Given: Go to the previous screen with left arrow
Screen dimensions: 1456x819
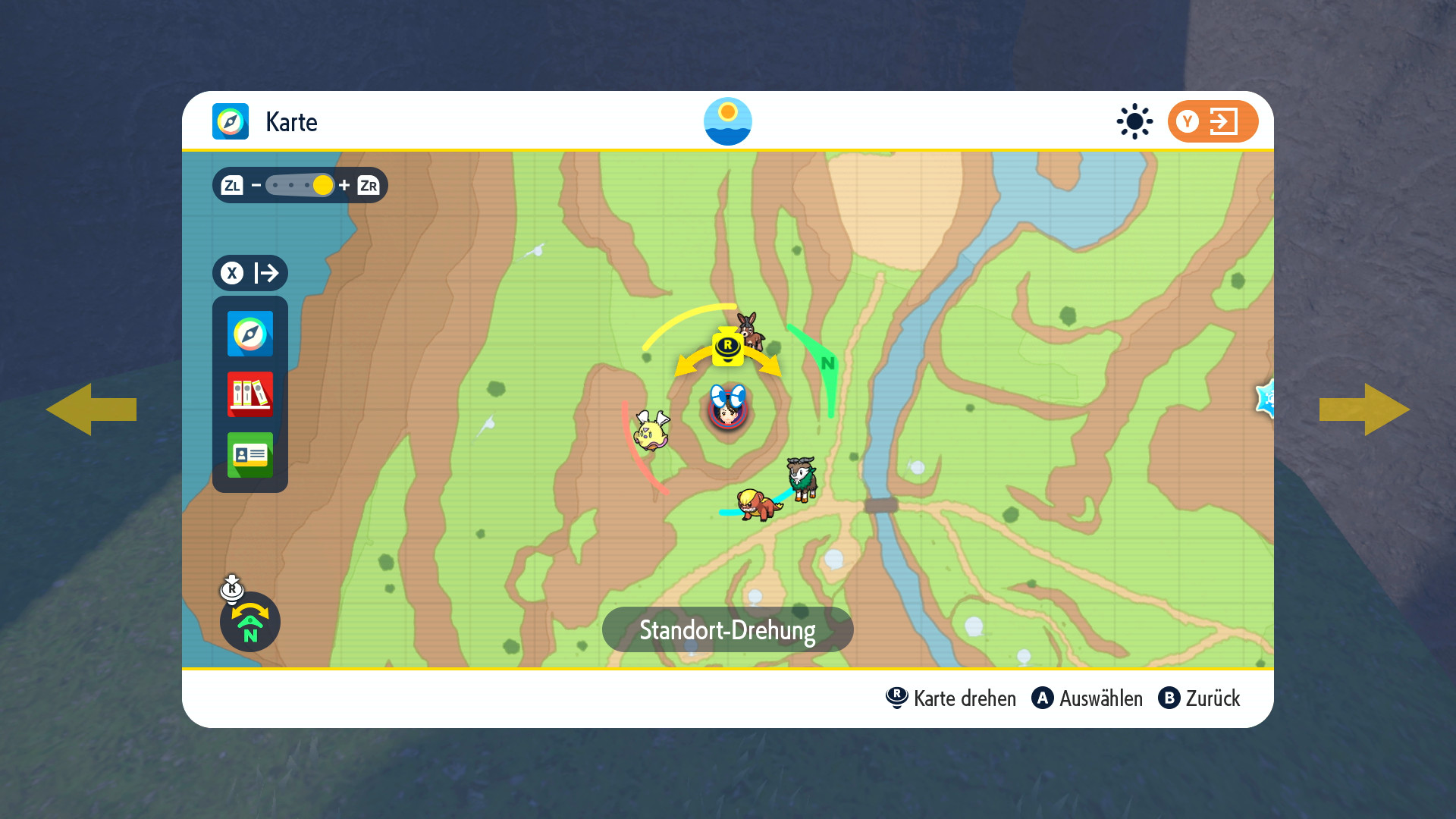Looking at the screenshot, I should 91,409.
